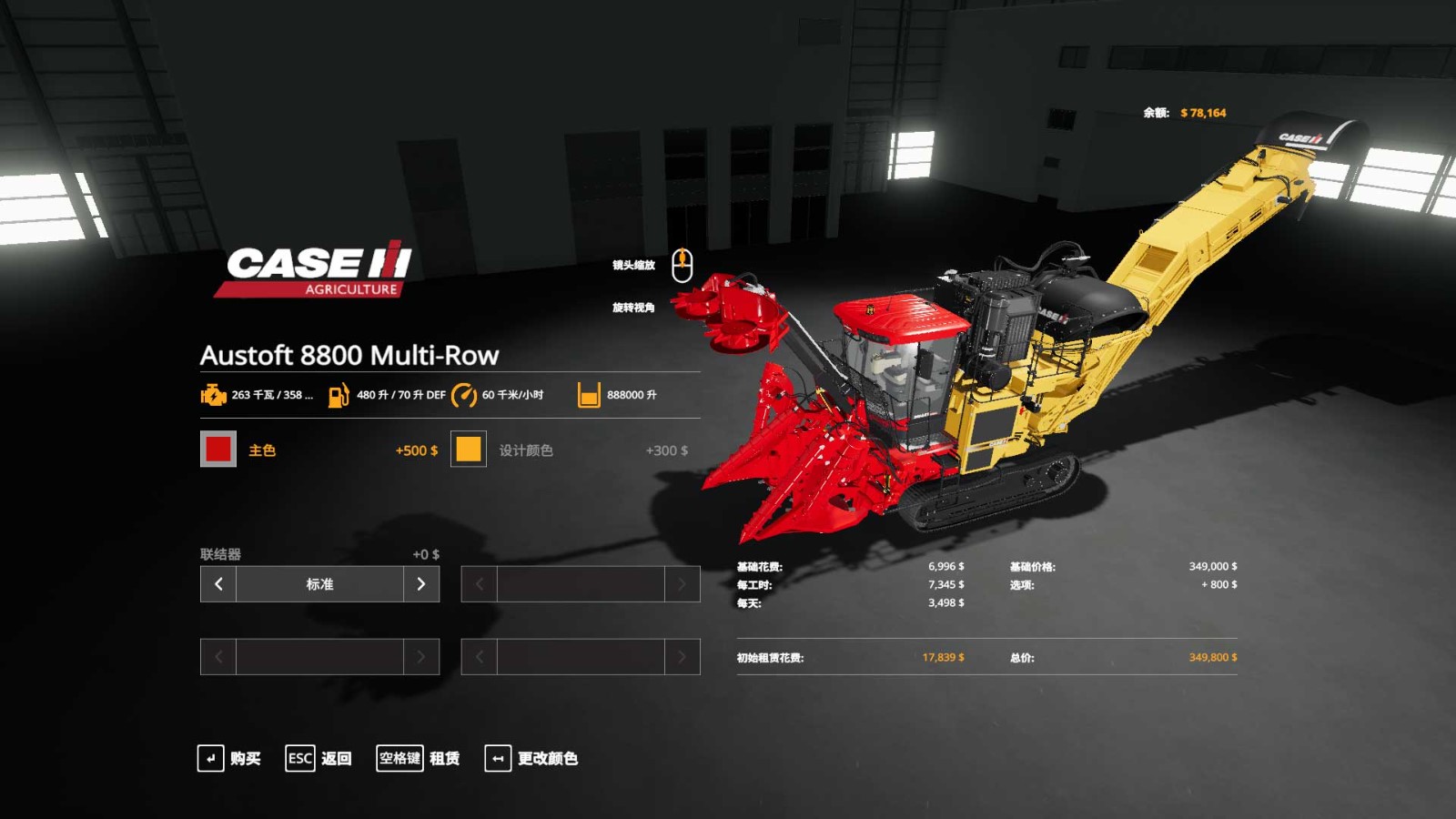The image size is (1456, 819).
Task: Switch to previous coupler option
Action: [x=218, y=584]
